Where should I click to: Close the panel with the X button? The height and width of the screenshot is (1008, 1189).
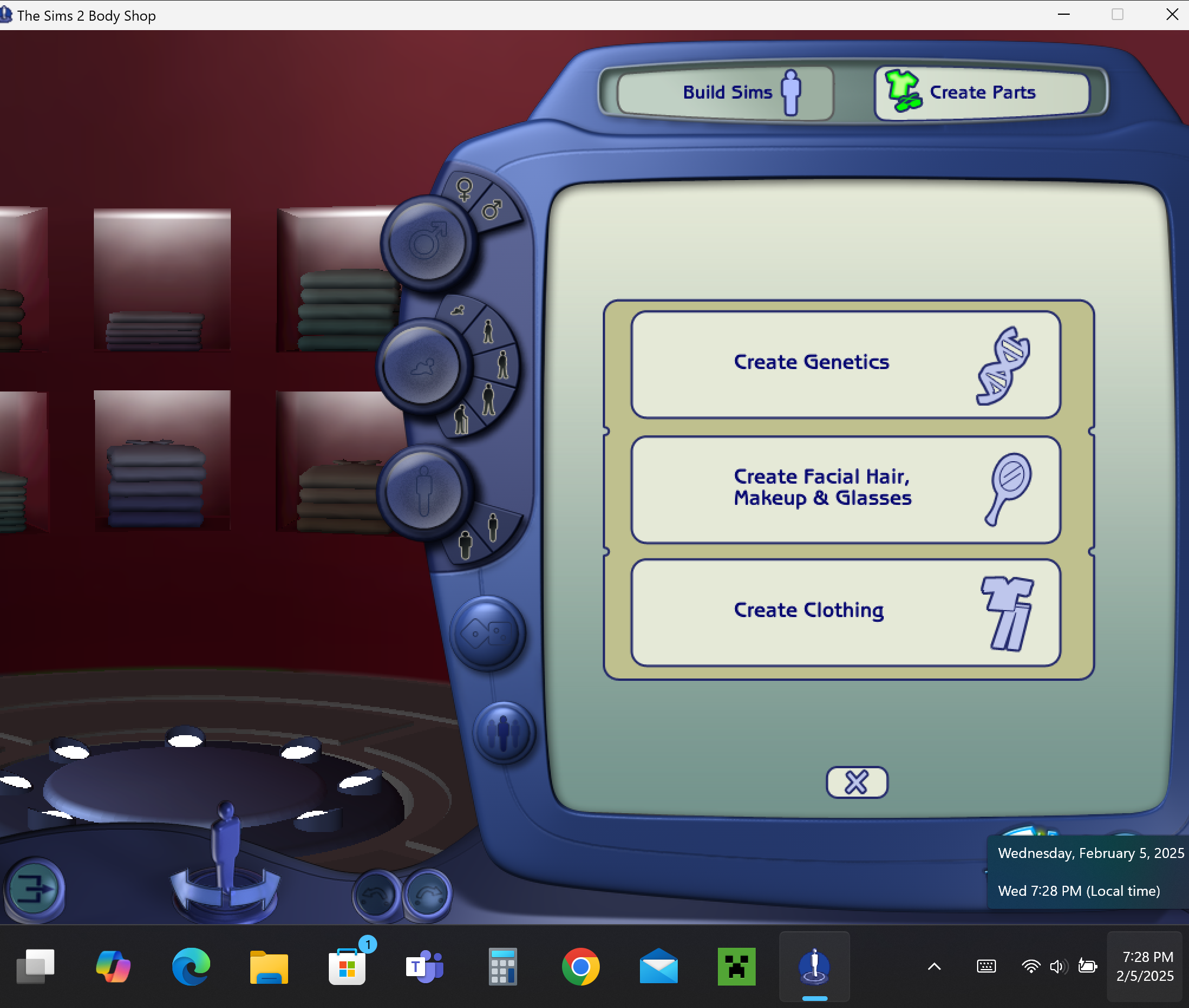[x=856, y=781]
